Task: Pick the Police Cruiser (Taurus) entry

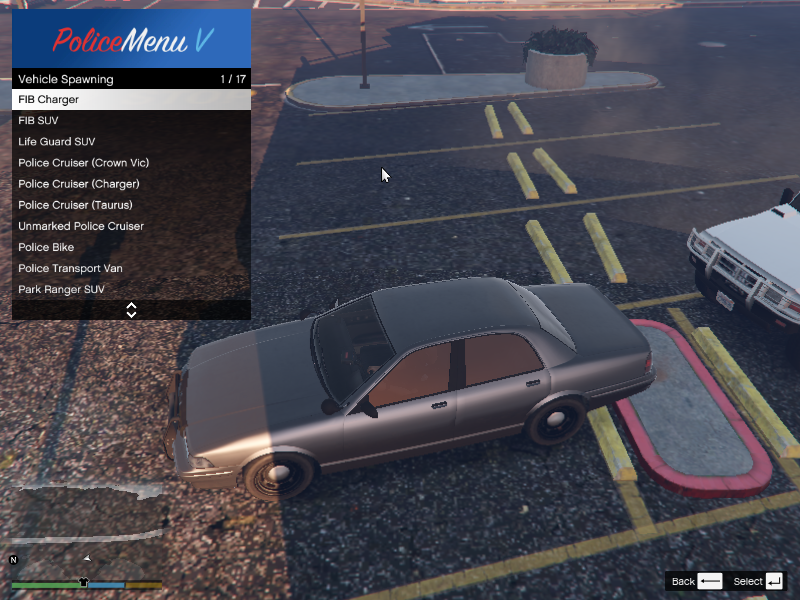Action: 130,205
